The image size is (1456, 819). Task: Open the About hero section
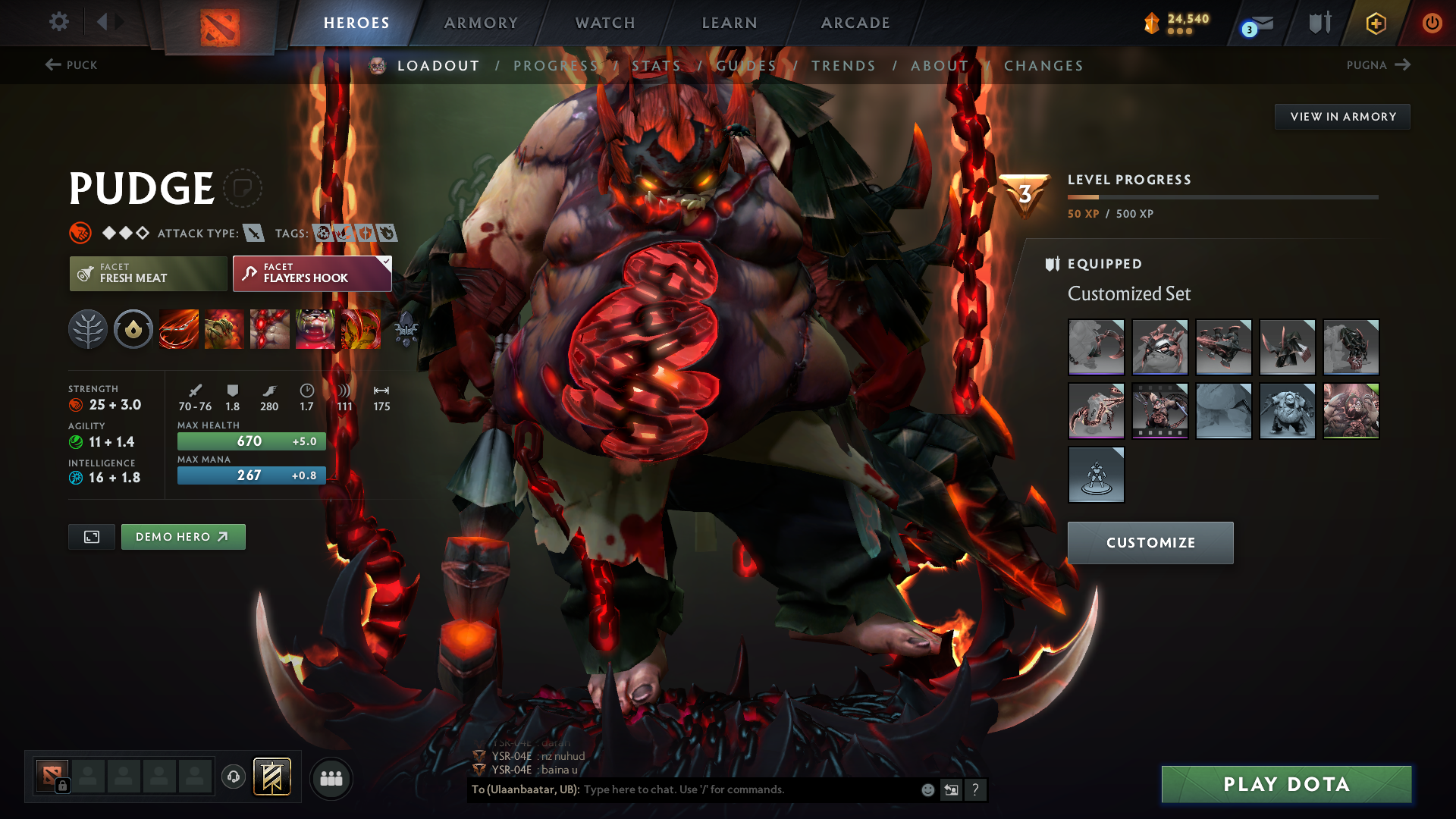click(x=940, y=66)
